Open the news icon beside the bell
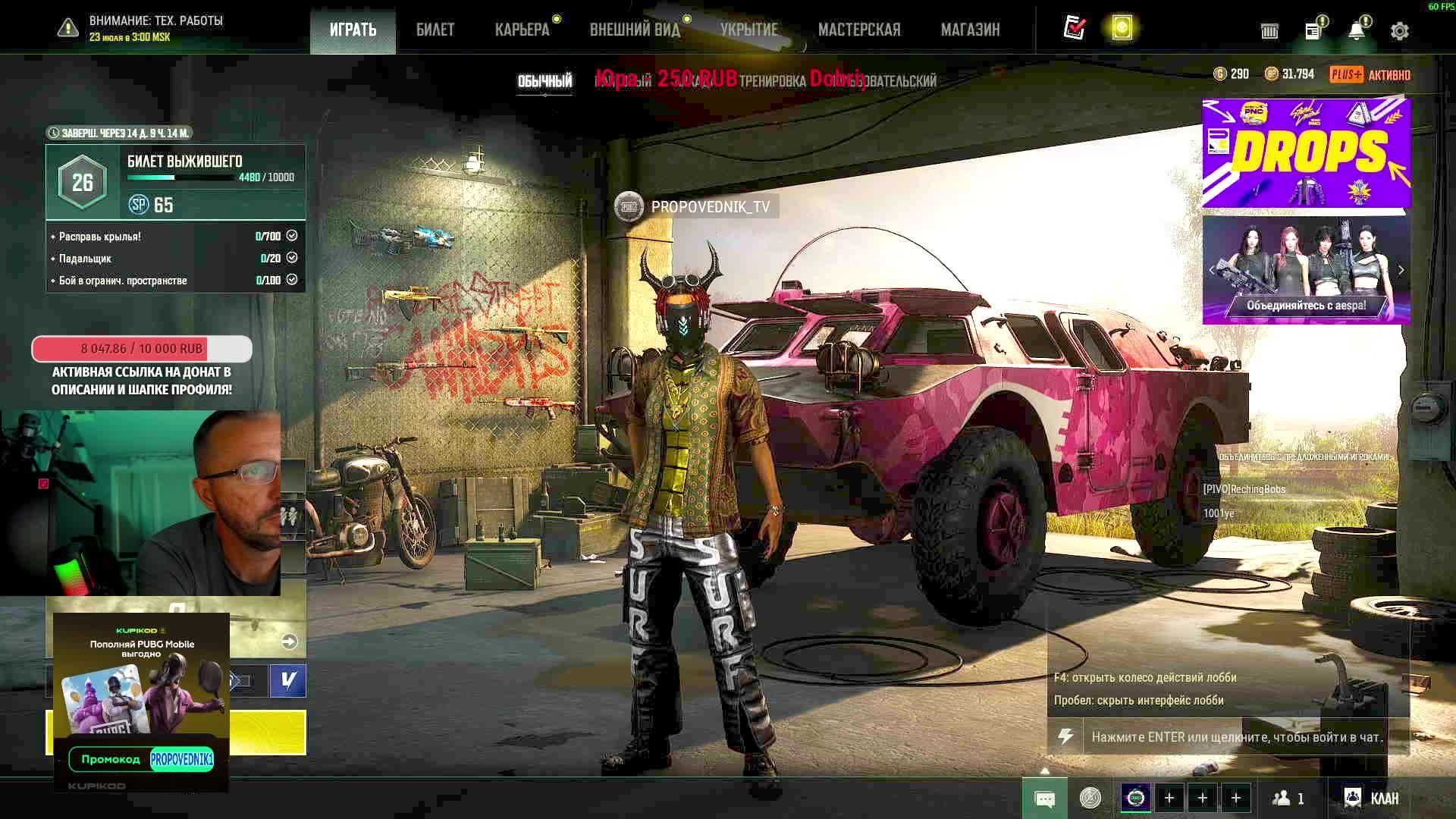This screenshot has height=819, width=1456. pyautogui.click(x=1313, y=31)
